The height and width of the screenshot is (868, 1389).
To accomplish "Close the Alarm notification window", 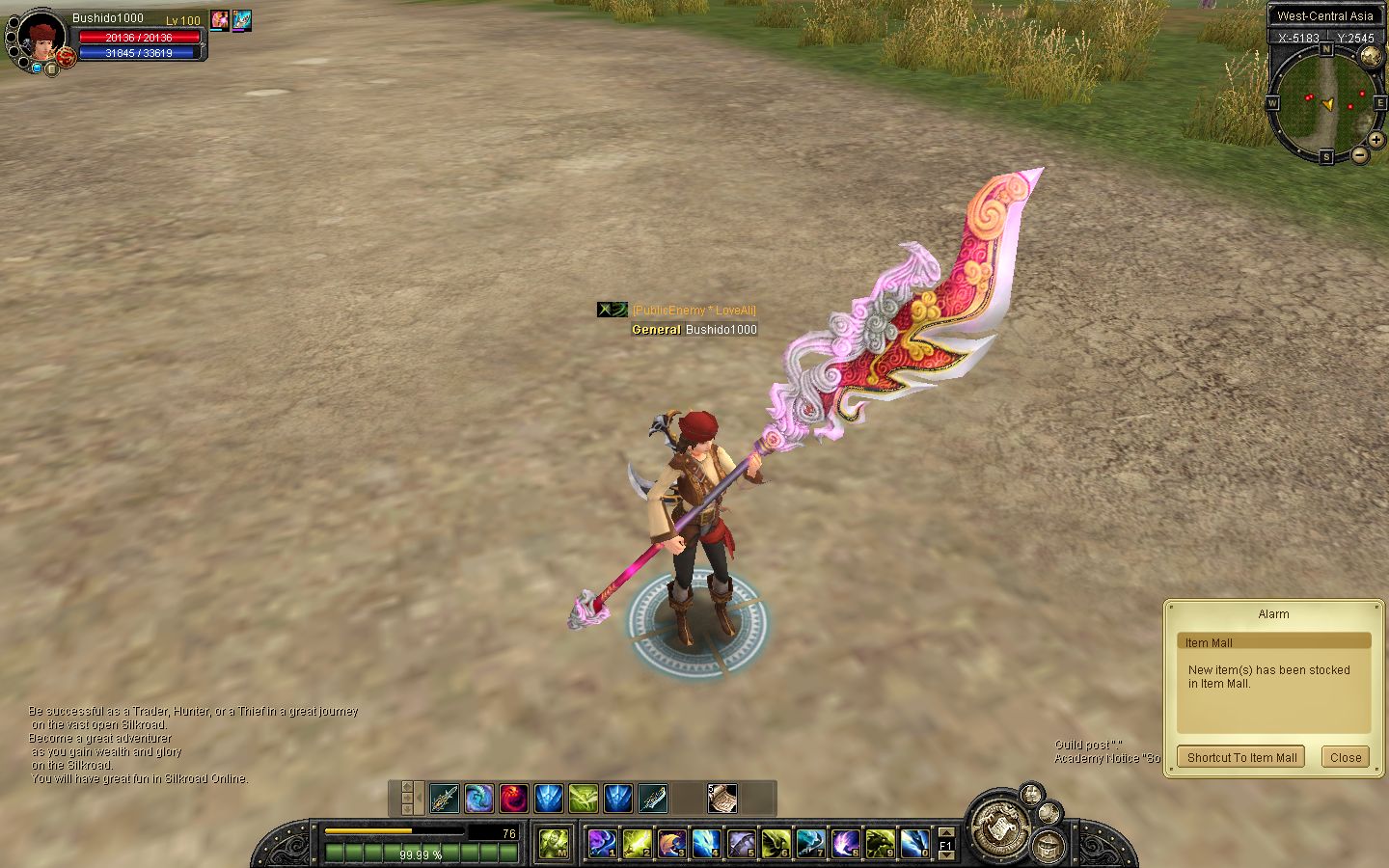I will [1345, 757].
